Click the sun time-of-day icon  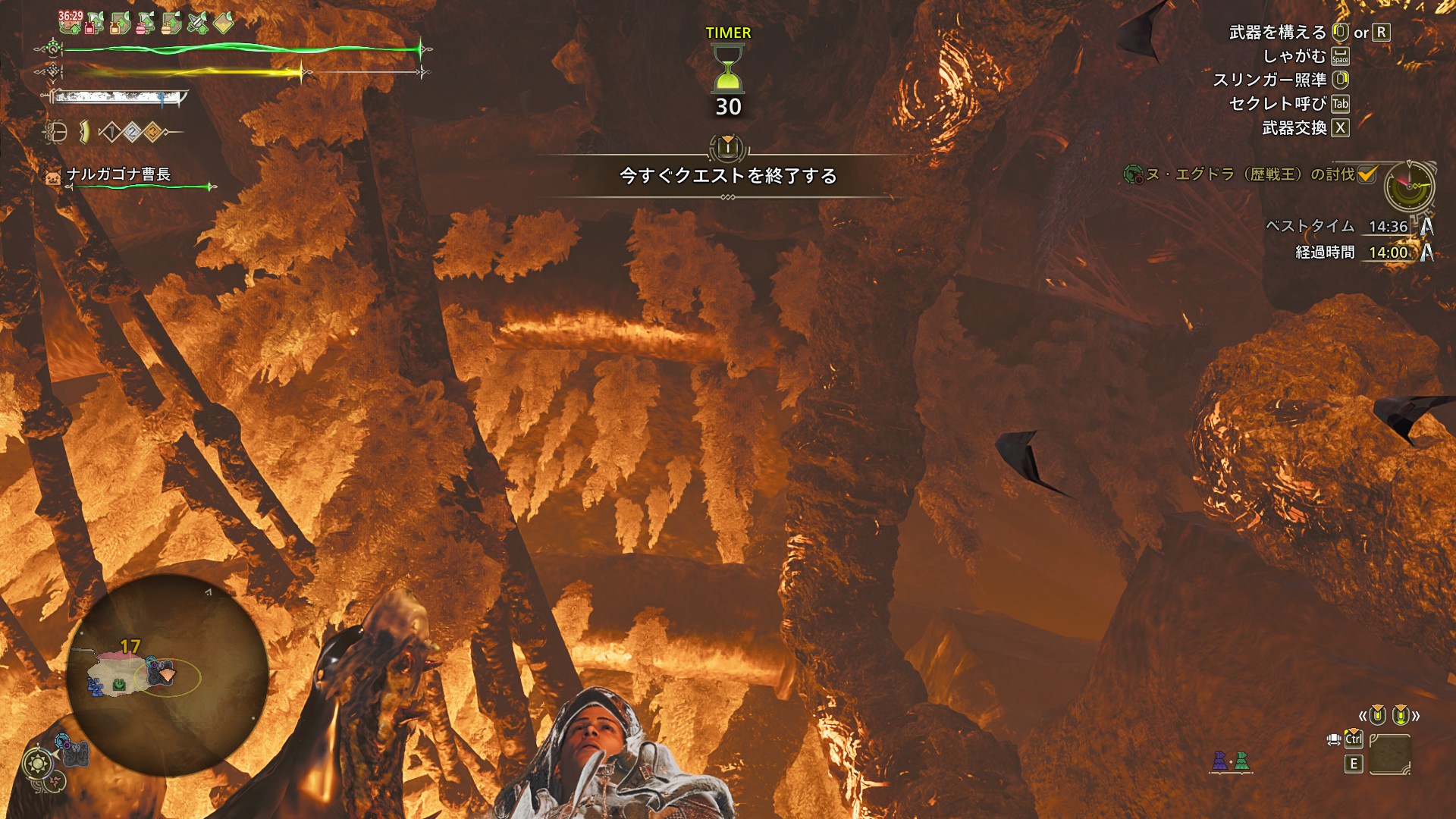pos(37,762)
